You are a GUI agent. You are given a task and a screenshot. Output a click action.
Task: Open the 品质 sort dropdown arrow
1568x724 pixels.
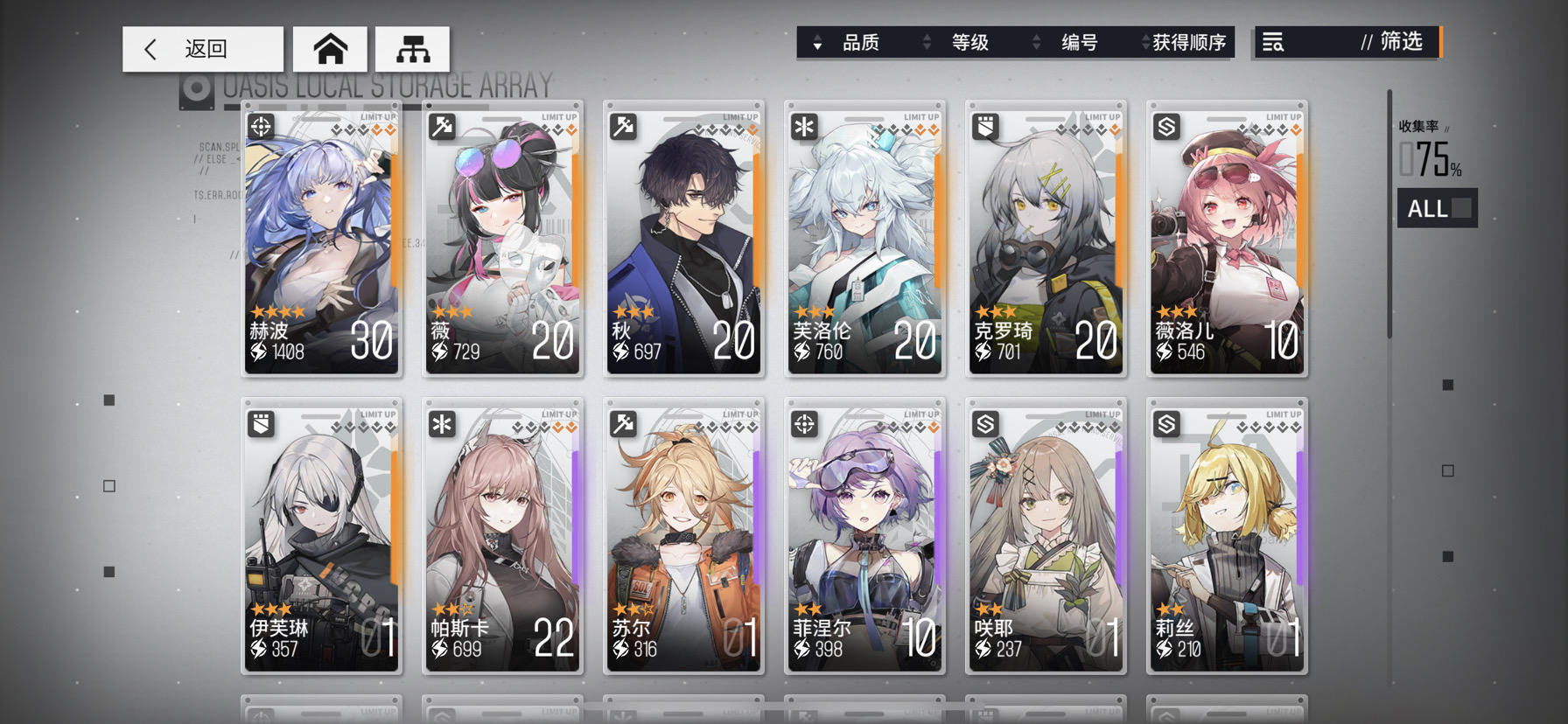coord(817,42)
